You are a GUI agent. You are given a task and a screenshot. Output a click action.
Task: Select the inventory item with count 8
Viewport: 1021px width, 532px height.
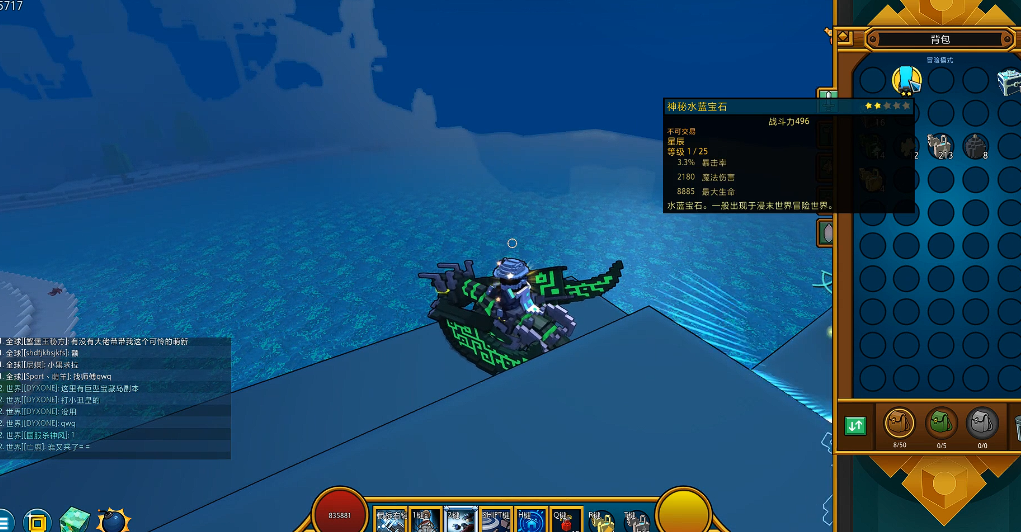tap(975, 146)
